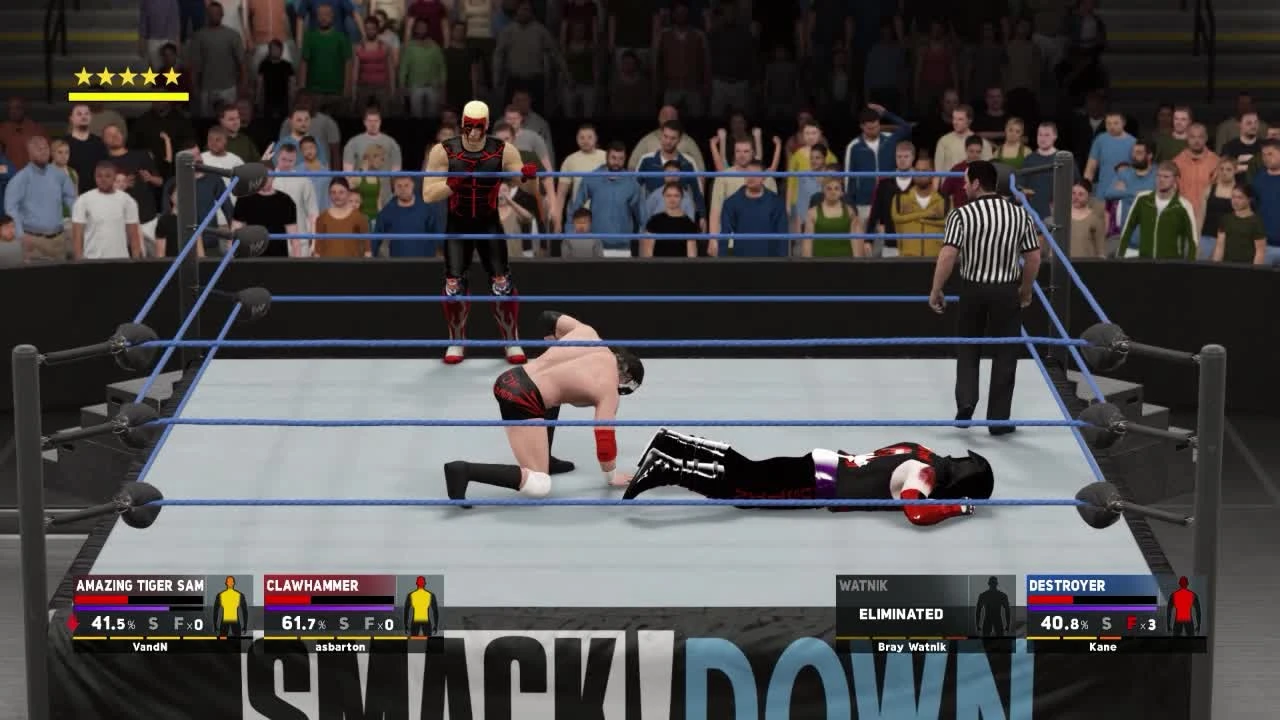Click the yellow star rating progress bar
1280x720 pixels.
tap(127, 96)
